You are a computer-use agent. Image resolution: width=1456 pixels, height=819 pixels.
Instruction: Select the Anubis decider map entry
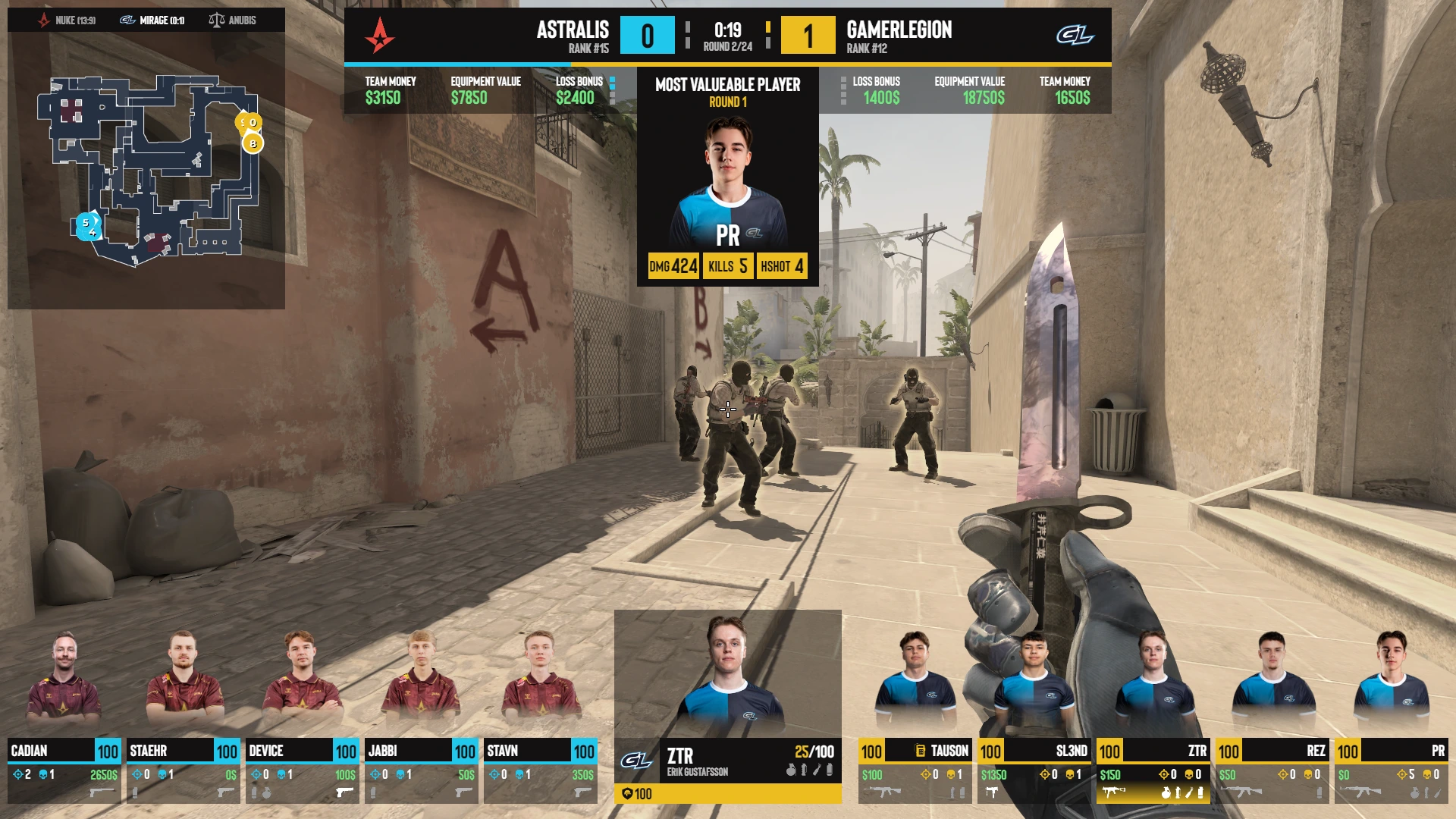tap(234, 20)
